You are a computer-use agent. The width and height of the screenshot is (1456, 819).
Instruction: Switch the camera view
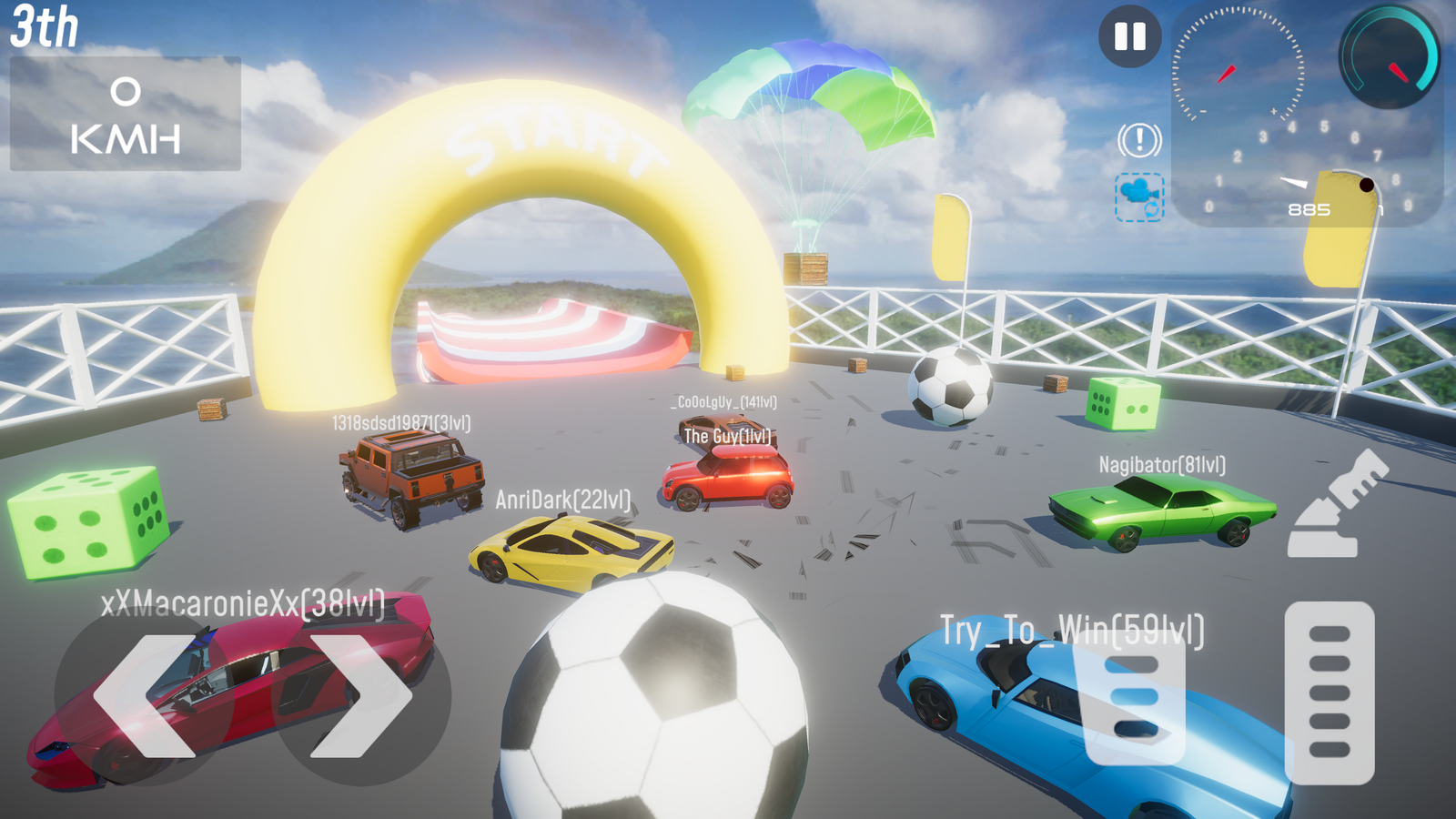(1139, 197)
